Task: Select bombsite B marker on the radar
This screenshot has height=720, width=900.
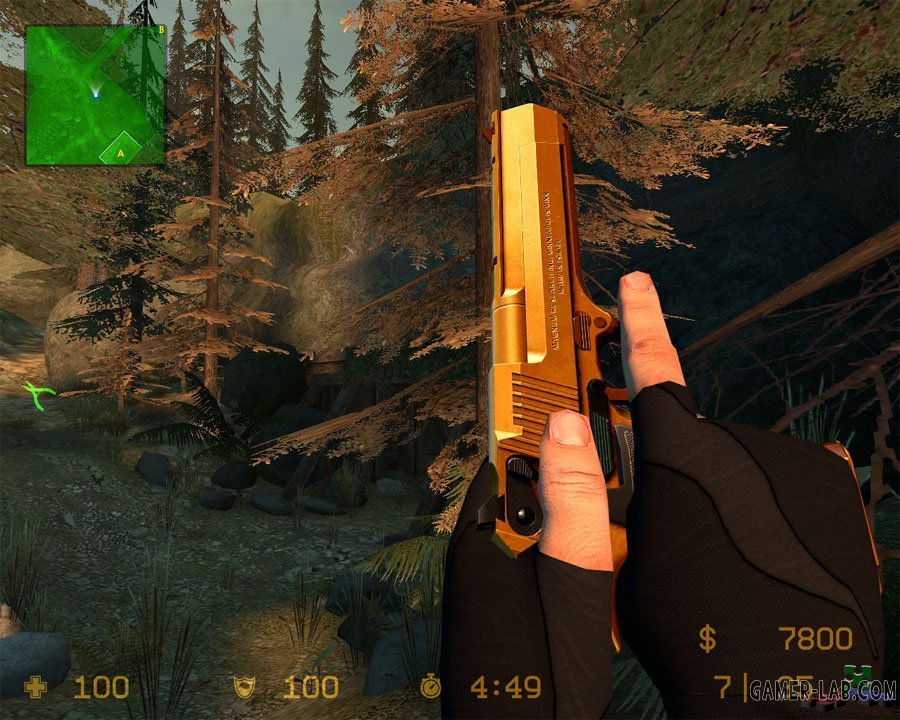Action: click(x=161, y=30)
